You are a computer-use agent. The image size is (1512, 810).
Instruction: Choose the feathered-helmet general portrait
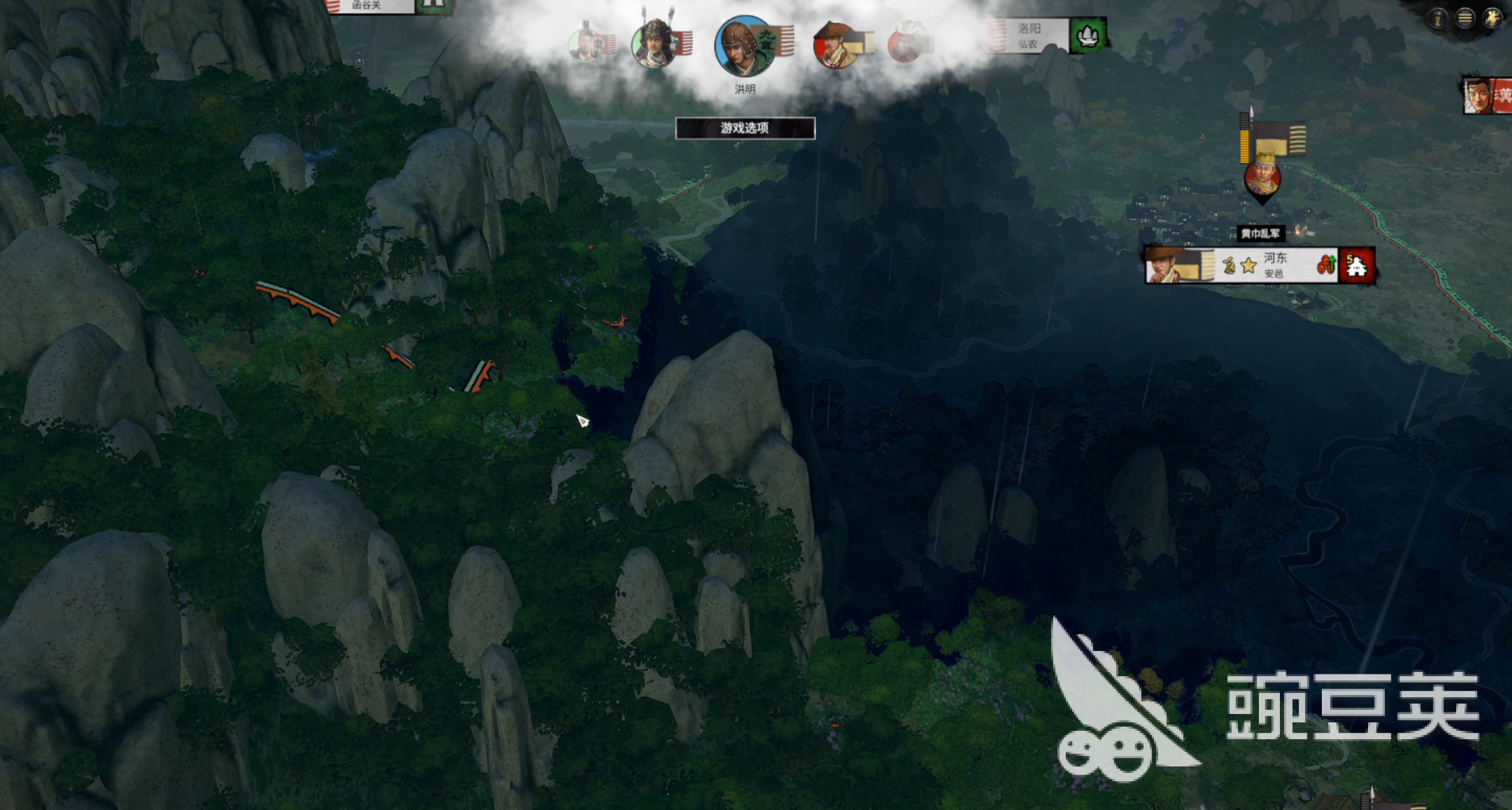pos(654,43)
